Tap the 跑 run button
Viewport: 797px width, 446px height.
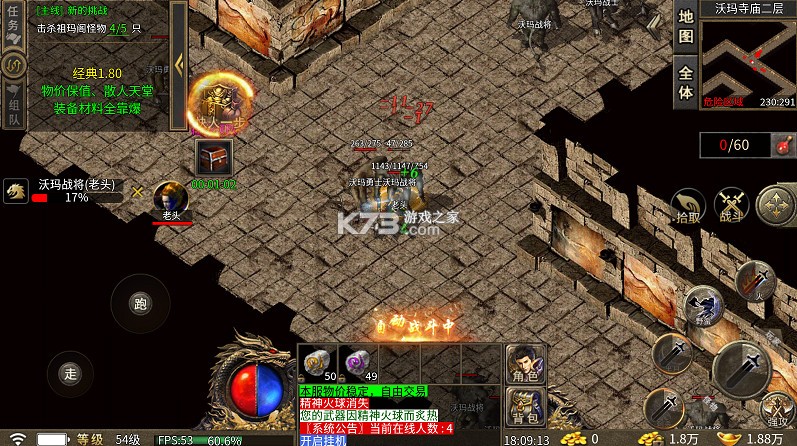tap(139, 303)
